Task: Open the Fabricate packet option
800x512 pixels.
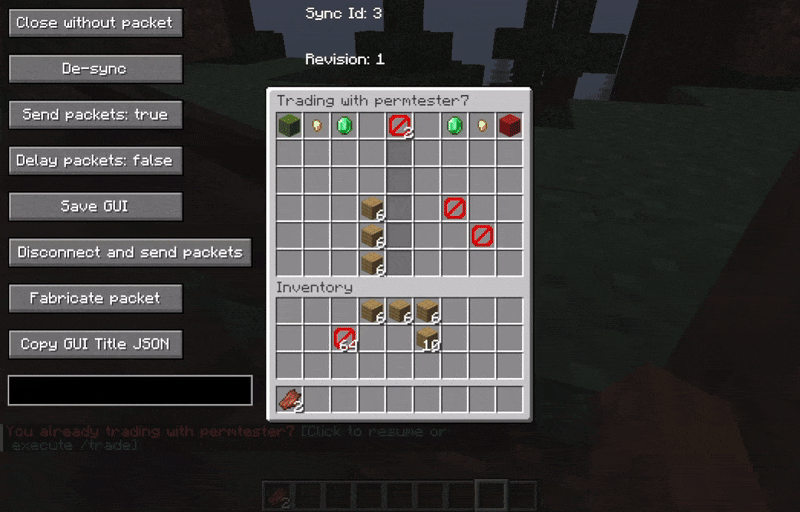Action: coord(95,299)
